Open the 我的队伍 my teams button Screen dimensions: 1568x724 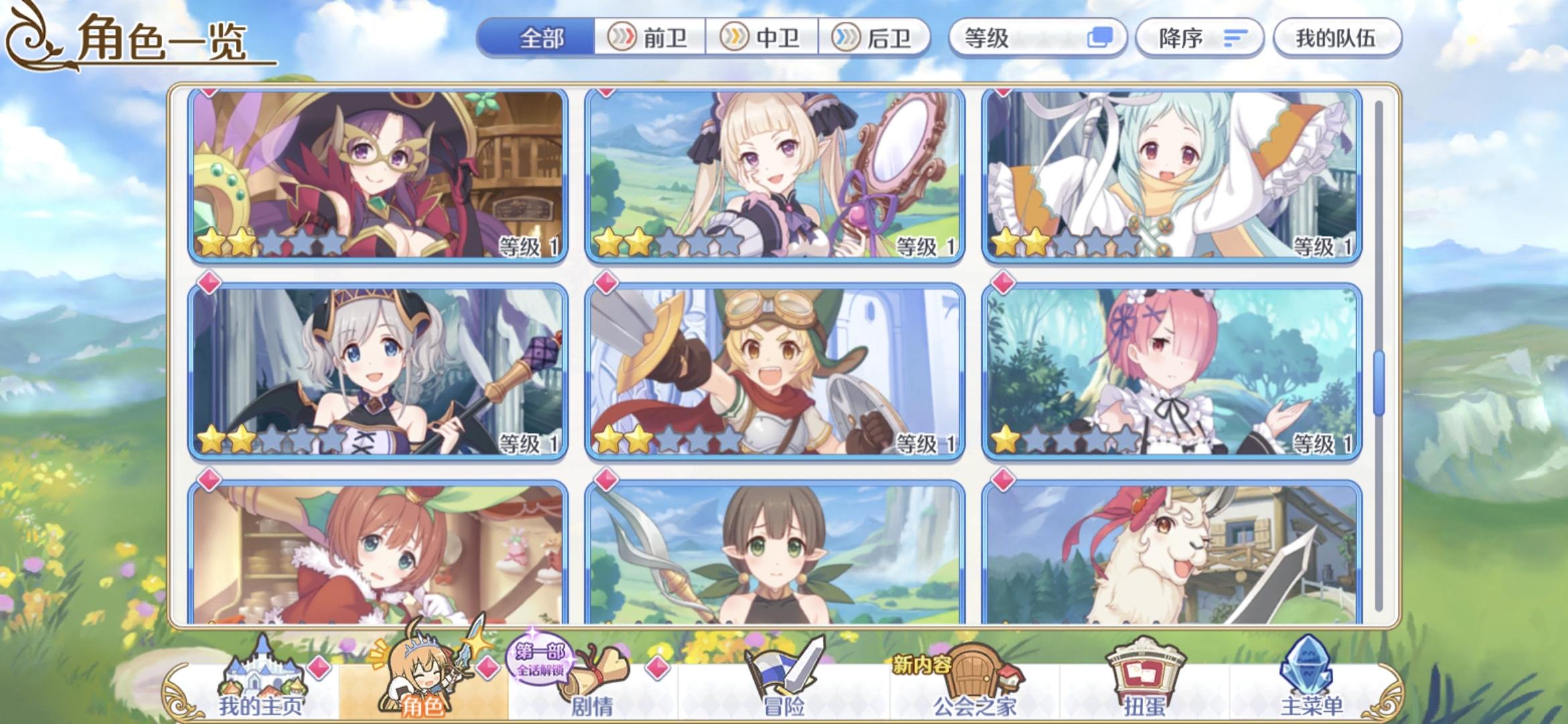coord(1336,38)
